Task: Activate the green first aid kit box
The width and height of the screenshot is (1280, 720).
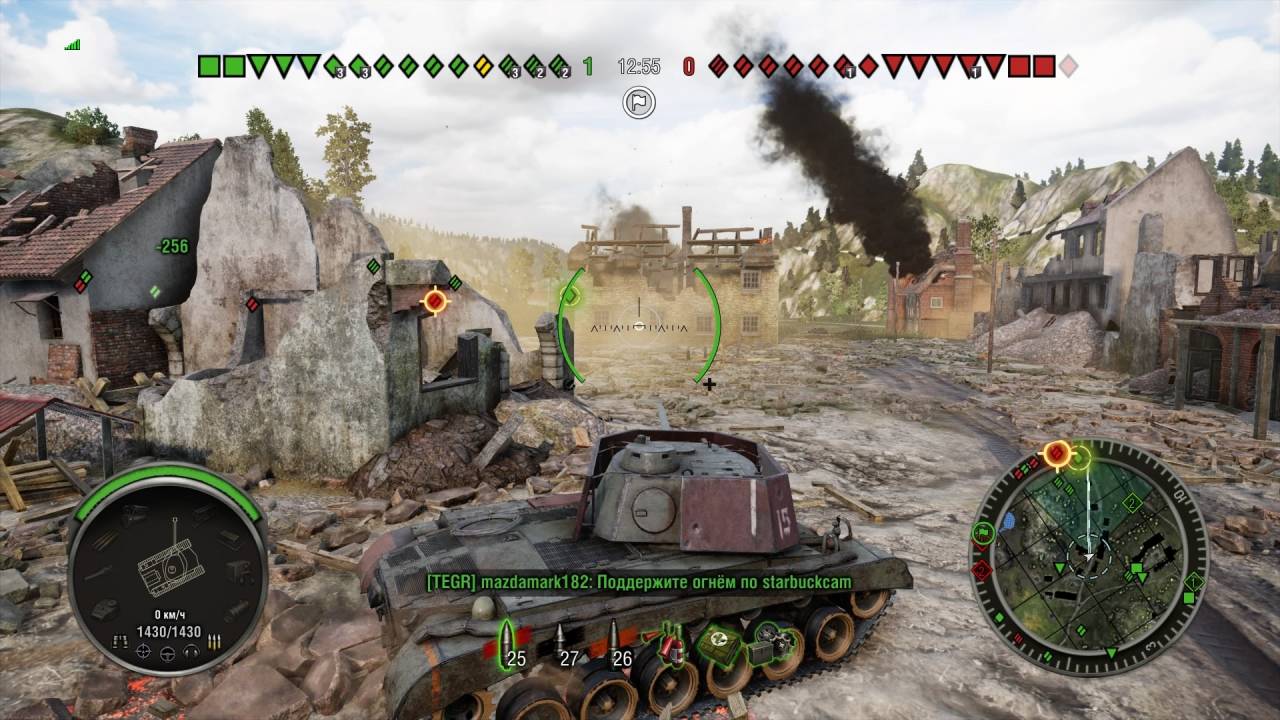Action: tap(716, 643)
